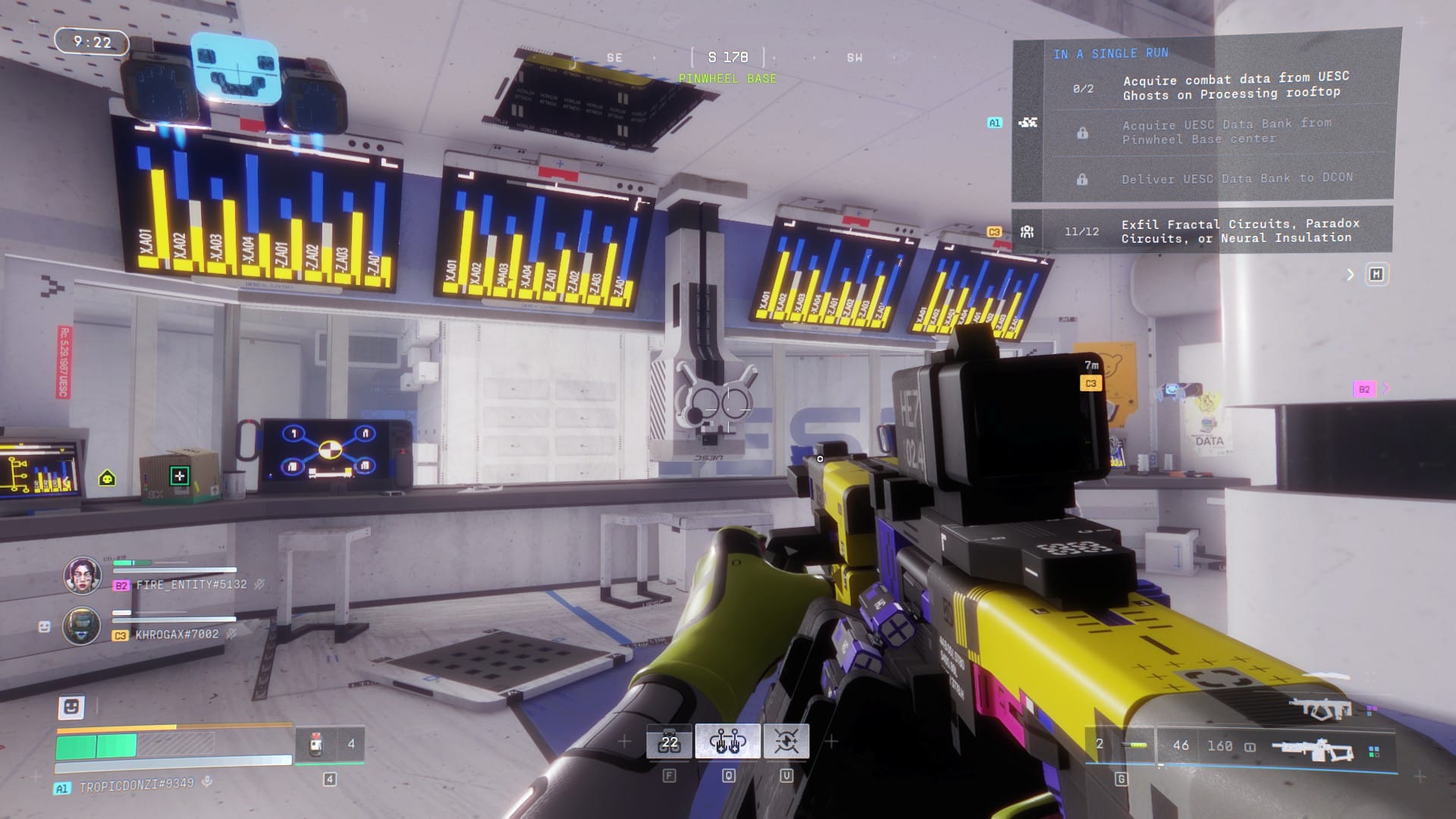Click the S 178 compass heading
The image size is (1456, 819).
pos(727,58)
